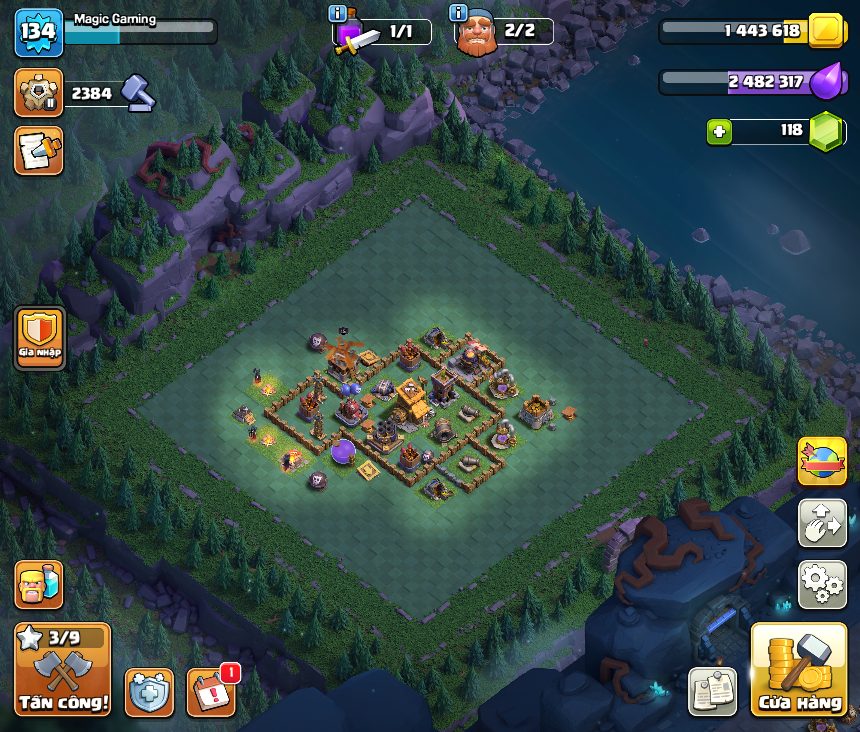Screen dimensions: 860x732
Task: Click the Gia nhập clan shield button
Action: click(x=40, y=339)
